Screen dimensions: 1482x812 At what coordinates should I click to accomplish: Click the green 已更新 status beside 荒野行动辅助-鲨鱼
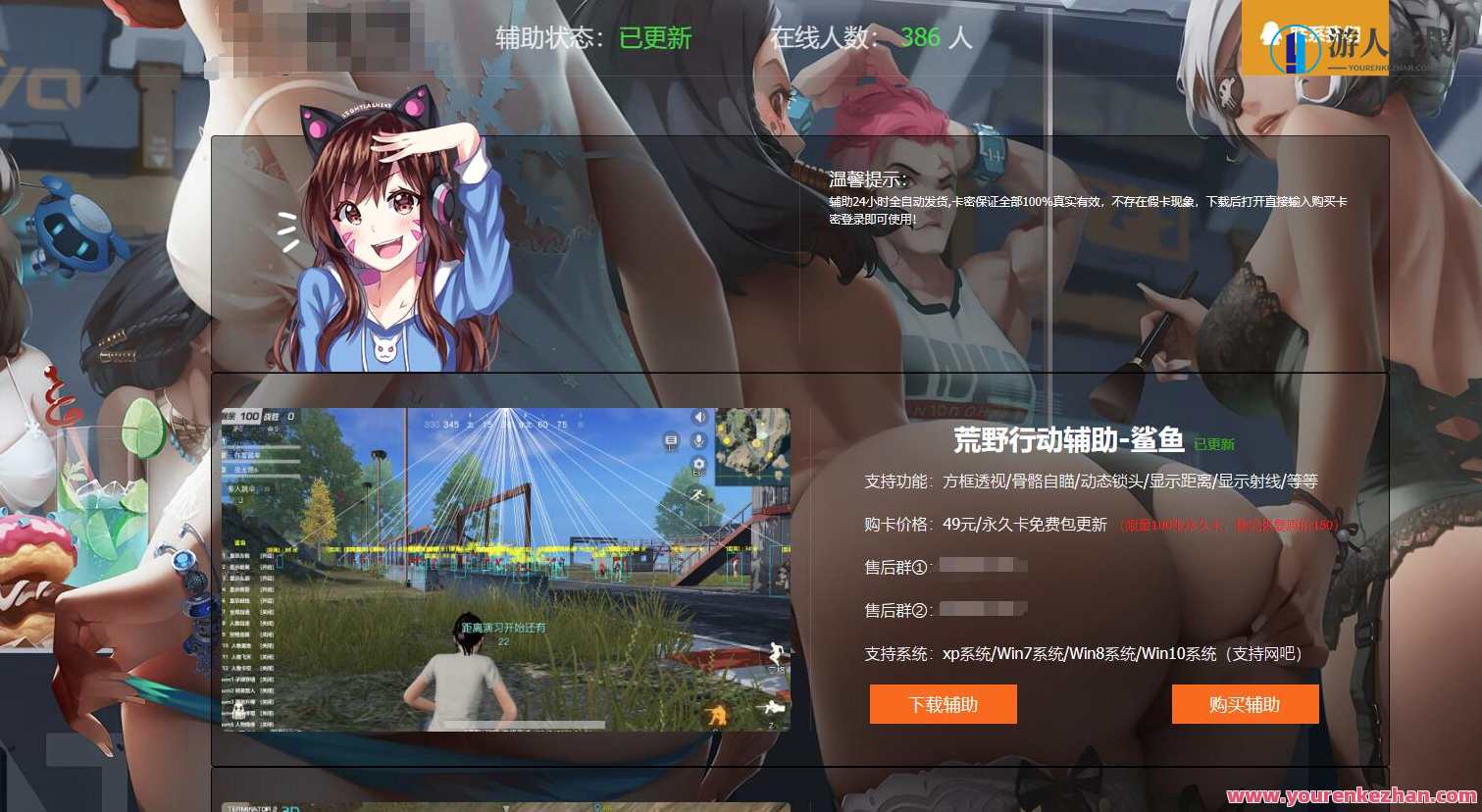click(1216, 443)
